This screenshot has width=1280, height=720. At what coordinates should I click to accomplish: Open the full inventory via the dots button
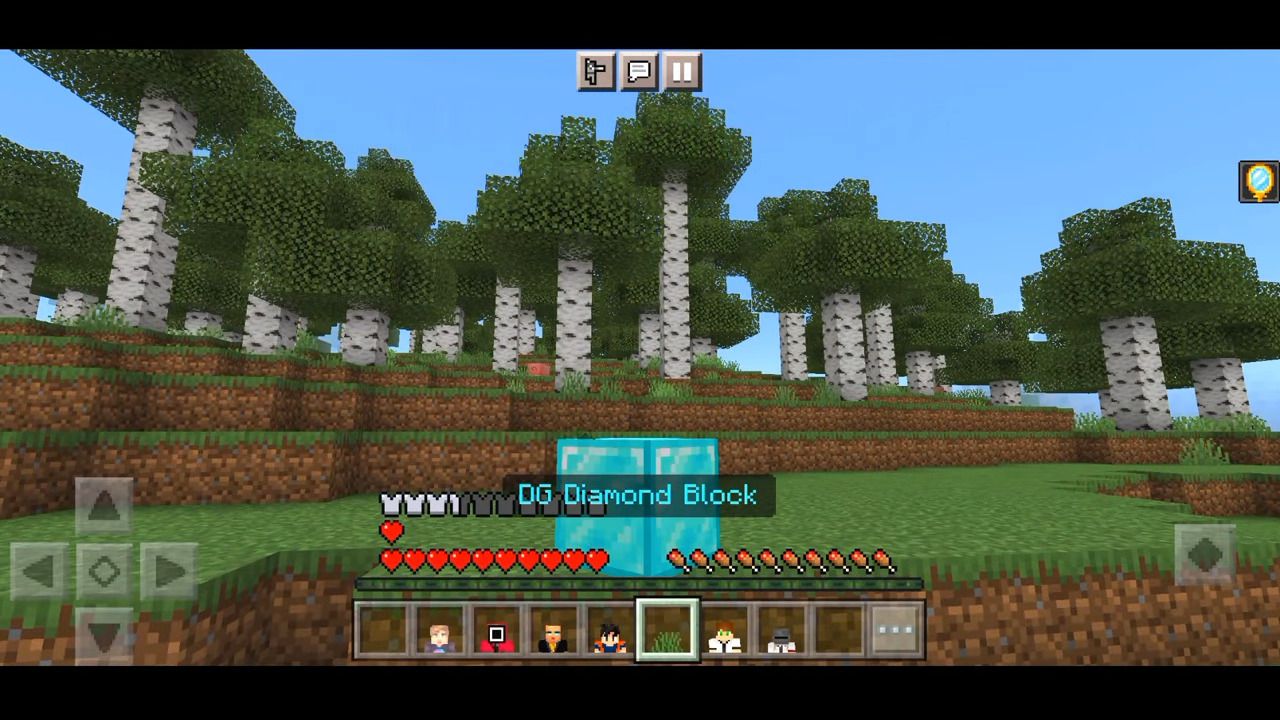[894, 628]
